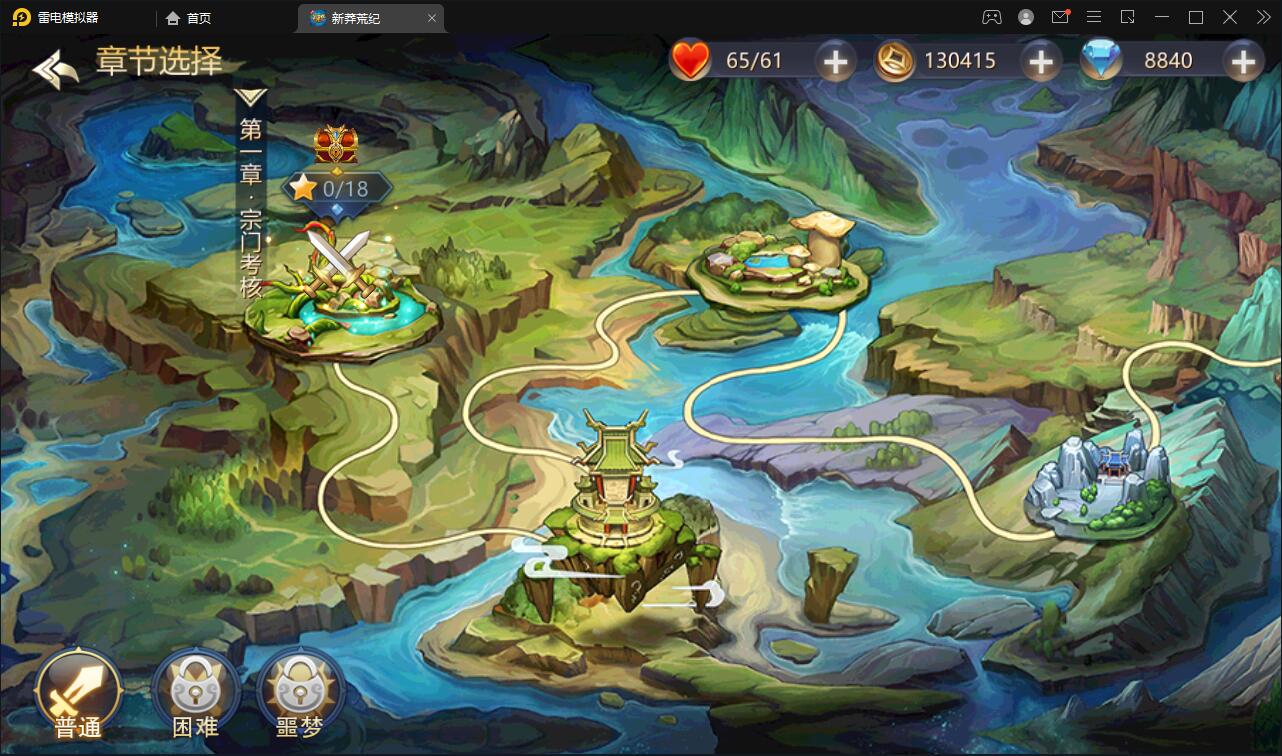Select the 新莽荒纪 game tab
The height and width of the screenshot is (756, 1282).
point(360,18)
